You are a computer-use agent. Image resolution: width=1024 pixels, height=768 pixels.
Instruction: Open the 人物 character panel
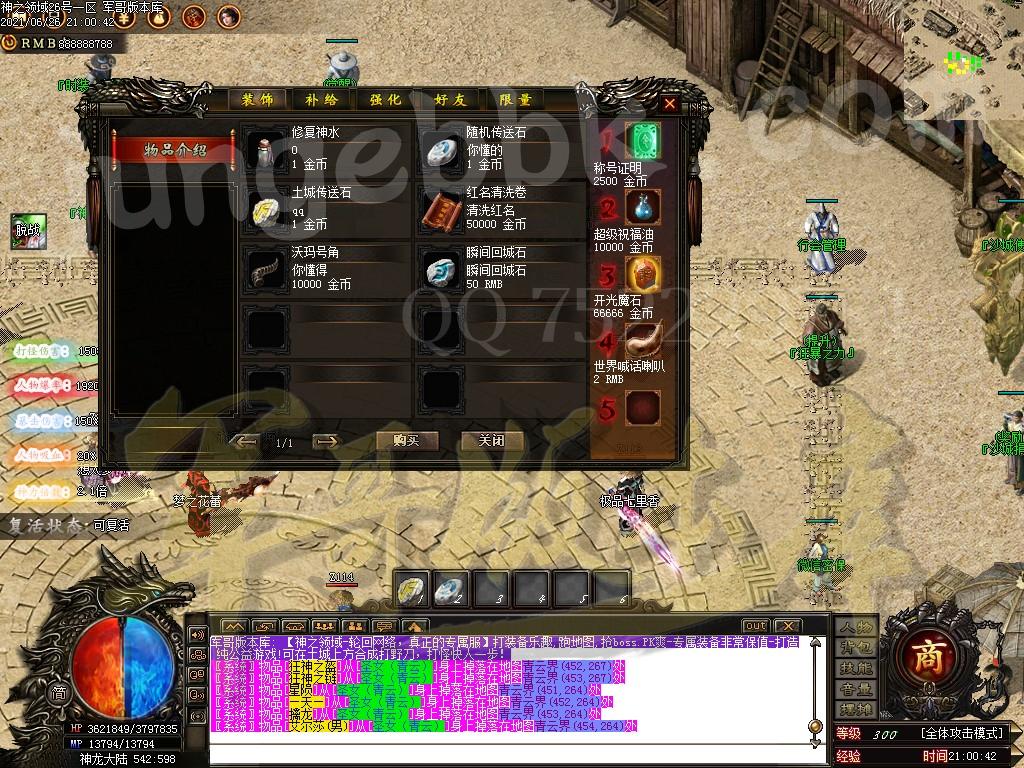(x=856, y=627)
